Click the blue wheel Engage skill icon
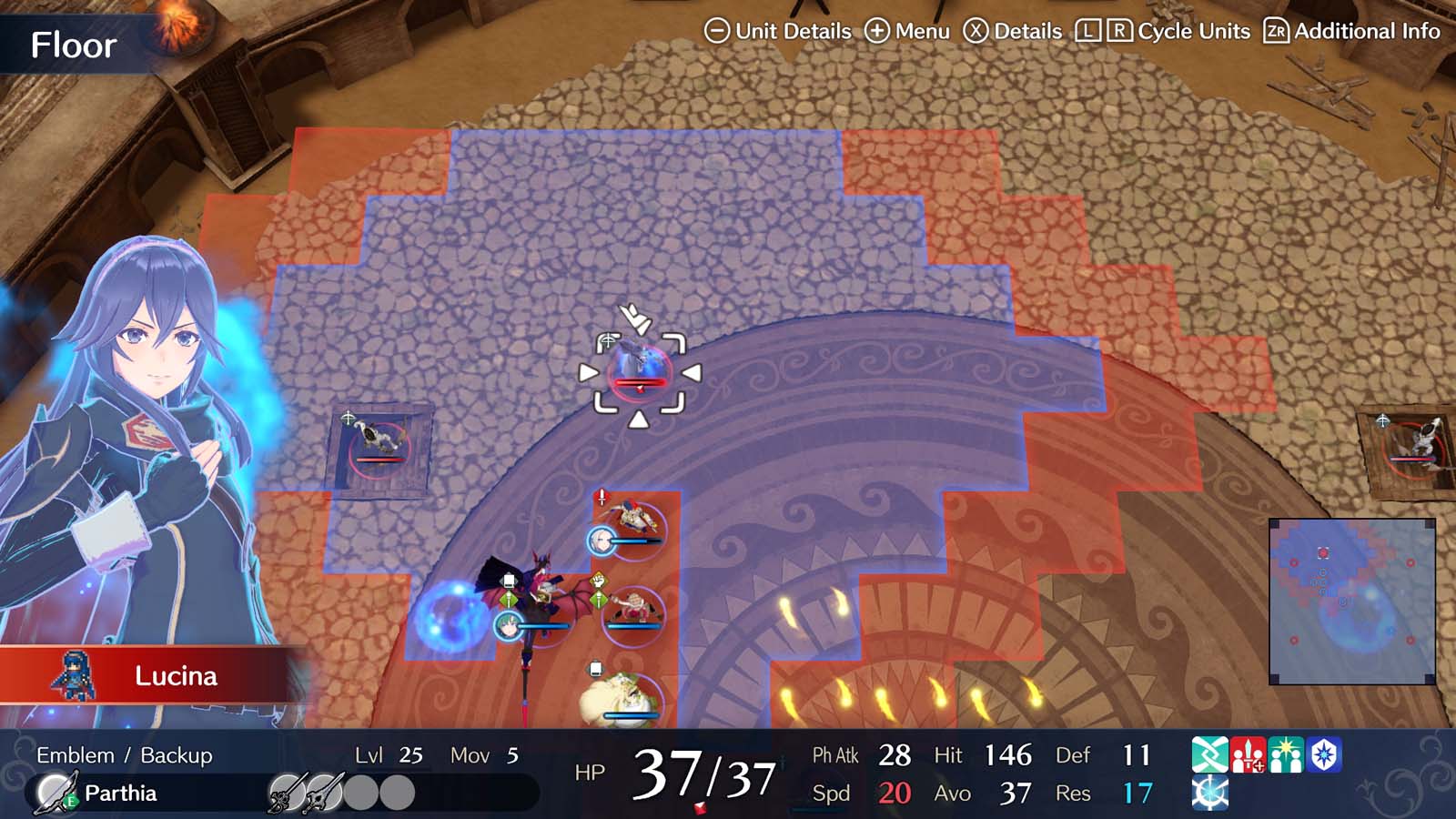1456x819 pixels. click(x=1210, y=794)
